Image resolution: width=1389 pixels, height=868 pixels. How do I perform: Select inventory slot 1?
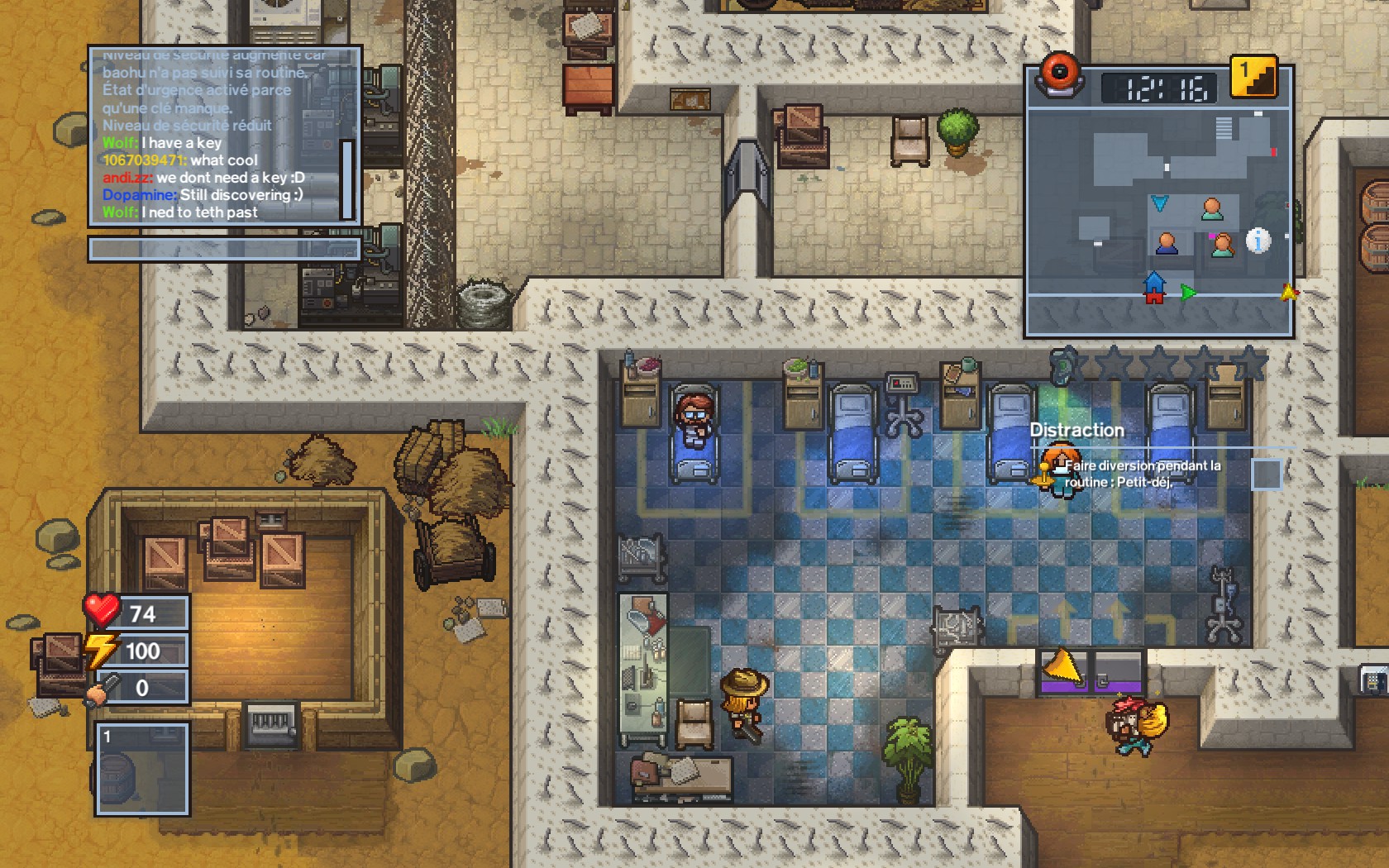pos(142,770)
